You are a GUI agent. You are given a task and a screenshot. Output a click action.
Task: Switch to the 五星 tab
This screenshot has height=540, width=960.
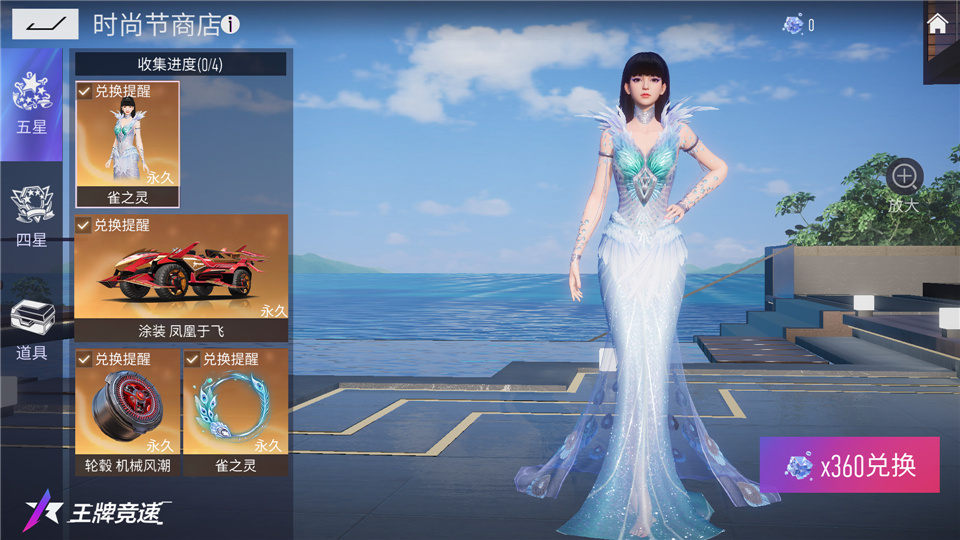(x=31, y=106)
